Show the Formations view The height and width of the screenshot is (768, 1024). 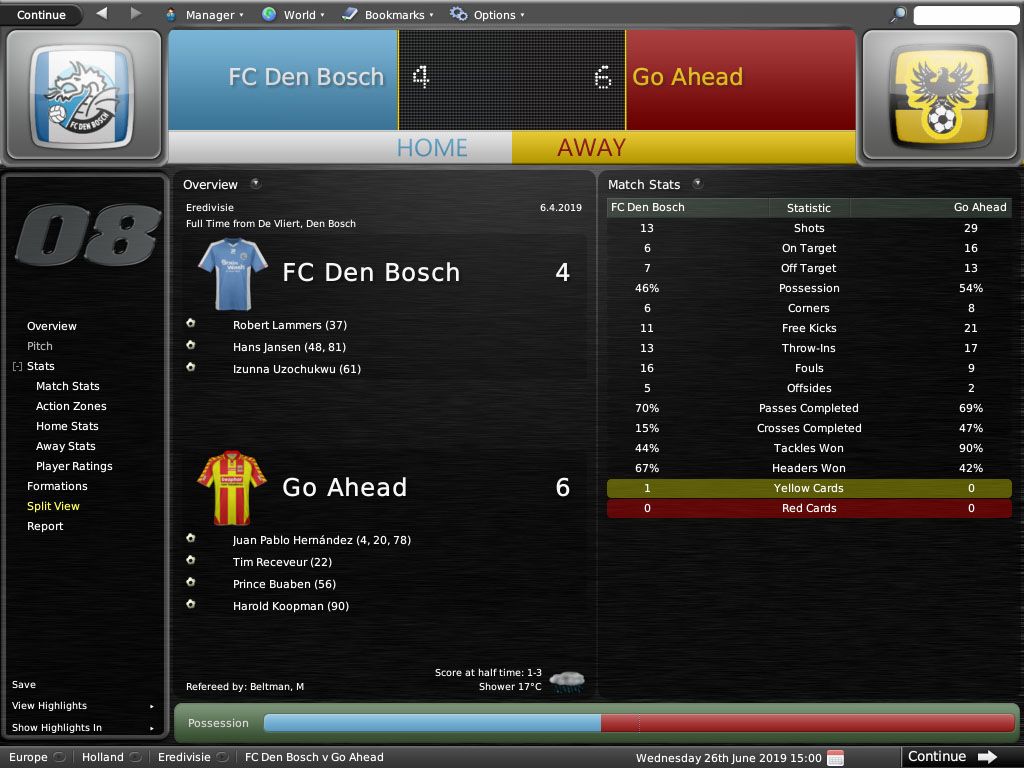(57, 486)
